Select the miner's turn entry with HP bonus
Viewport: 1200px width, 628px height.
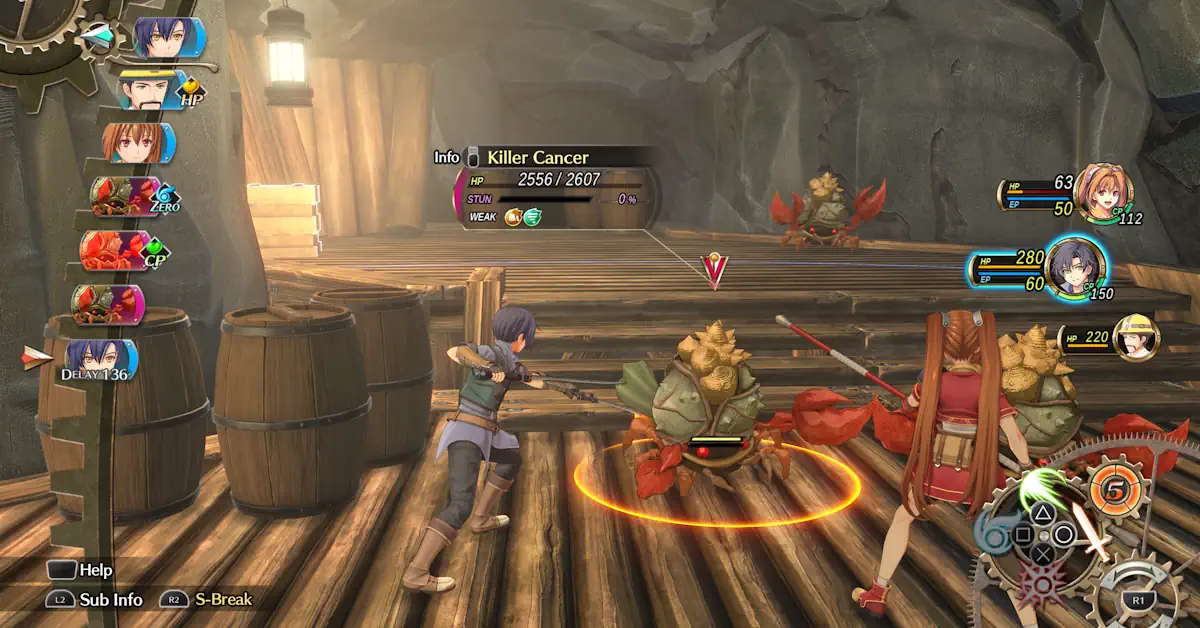point(151,90)
